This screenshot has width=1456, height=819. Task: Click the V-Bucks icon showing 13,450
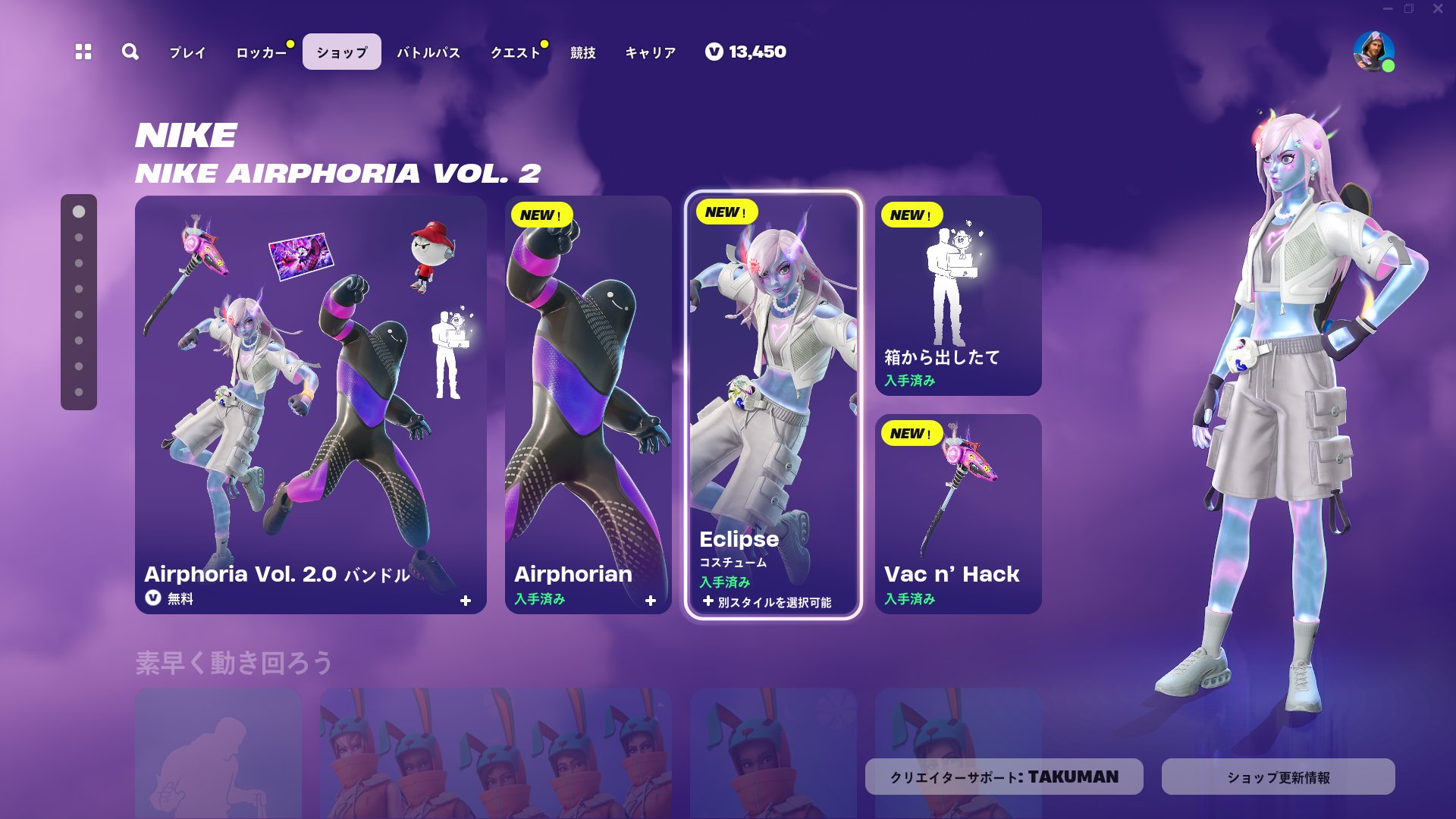[x=714, y=52]
